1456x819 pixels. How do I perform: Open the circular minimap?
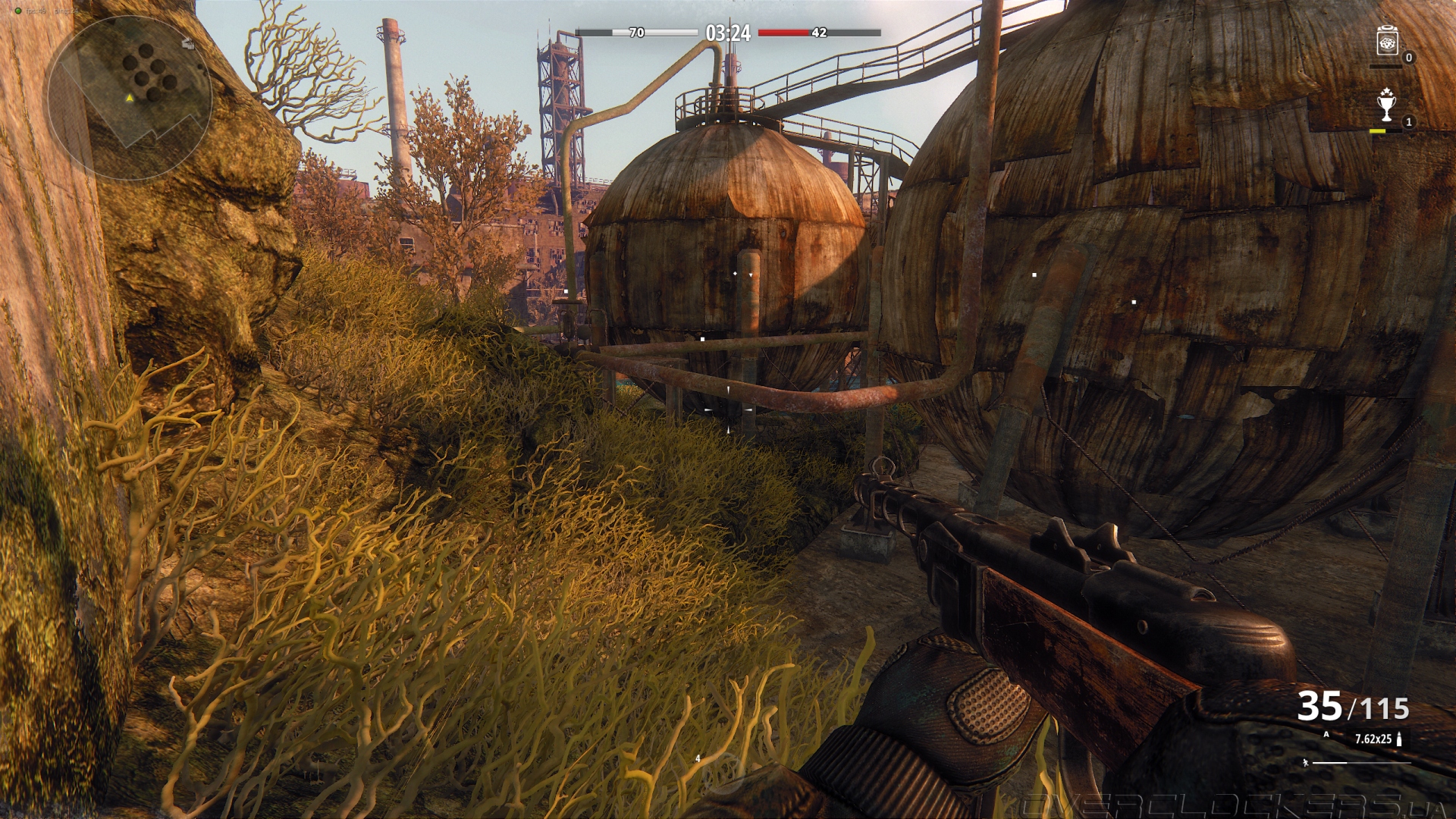(130, 97)
